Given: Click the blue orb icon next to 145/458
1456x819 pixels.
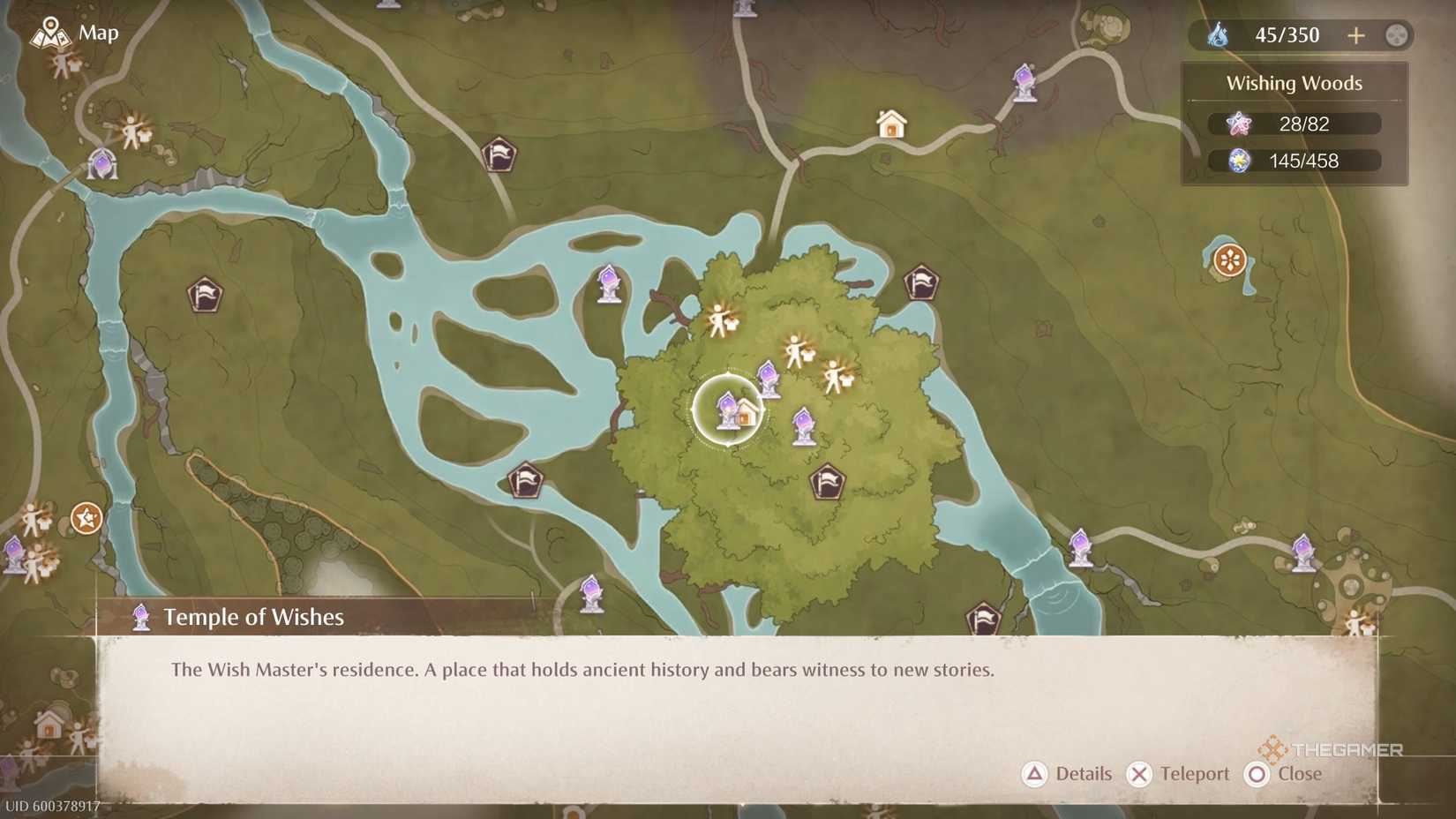Looking at the screenshot, I should click(1240, 161).
